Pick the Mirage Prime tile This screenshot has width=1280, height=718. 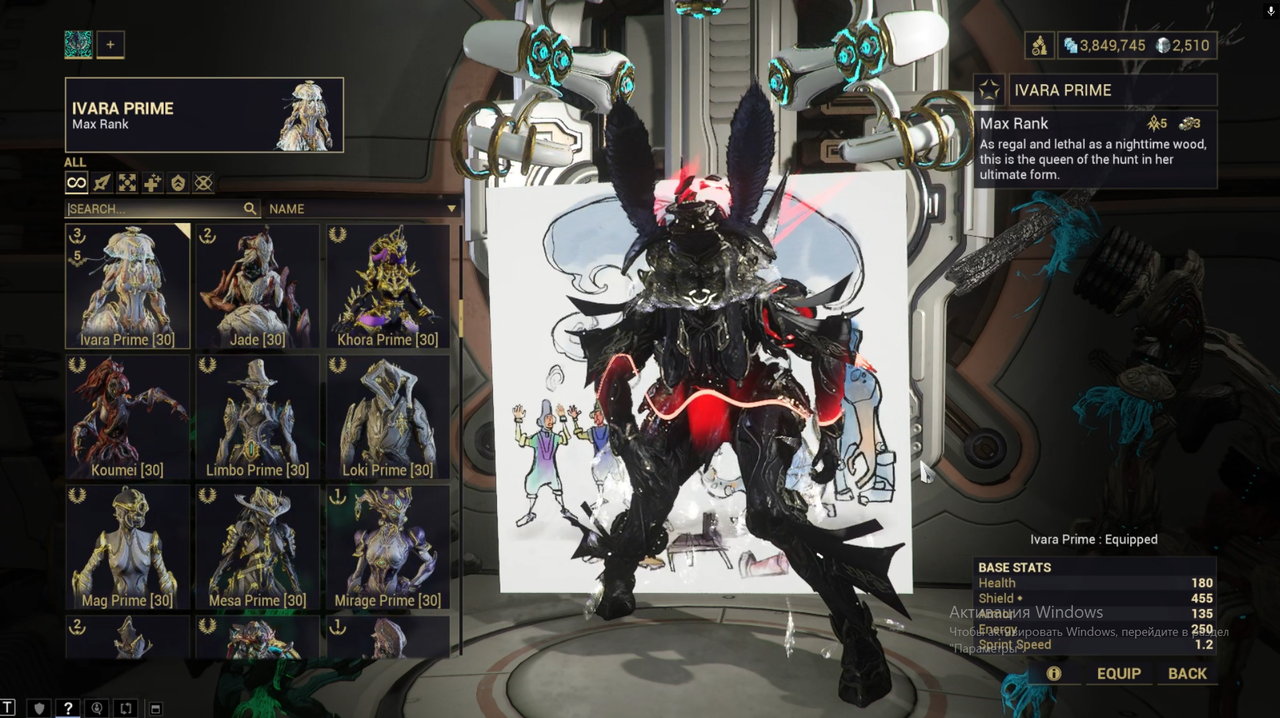coord(388,547)
